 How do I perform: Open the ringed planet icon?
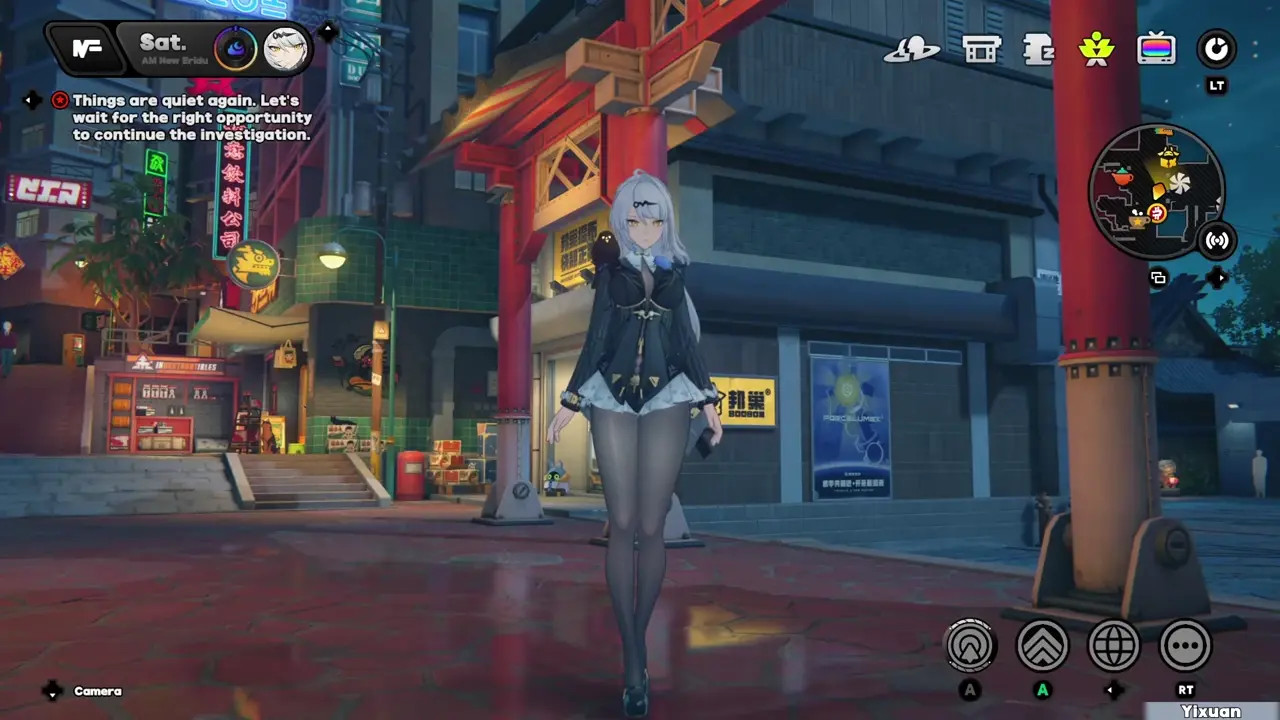911,50
